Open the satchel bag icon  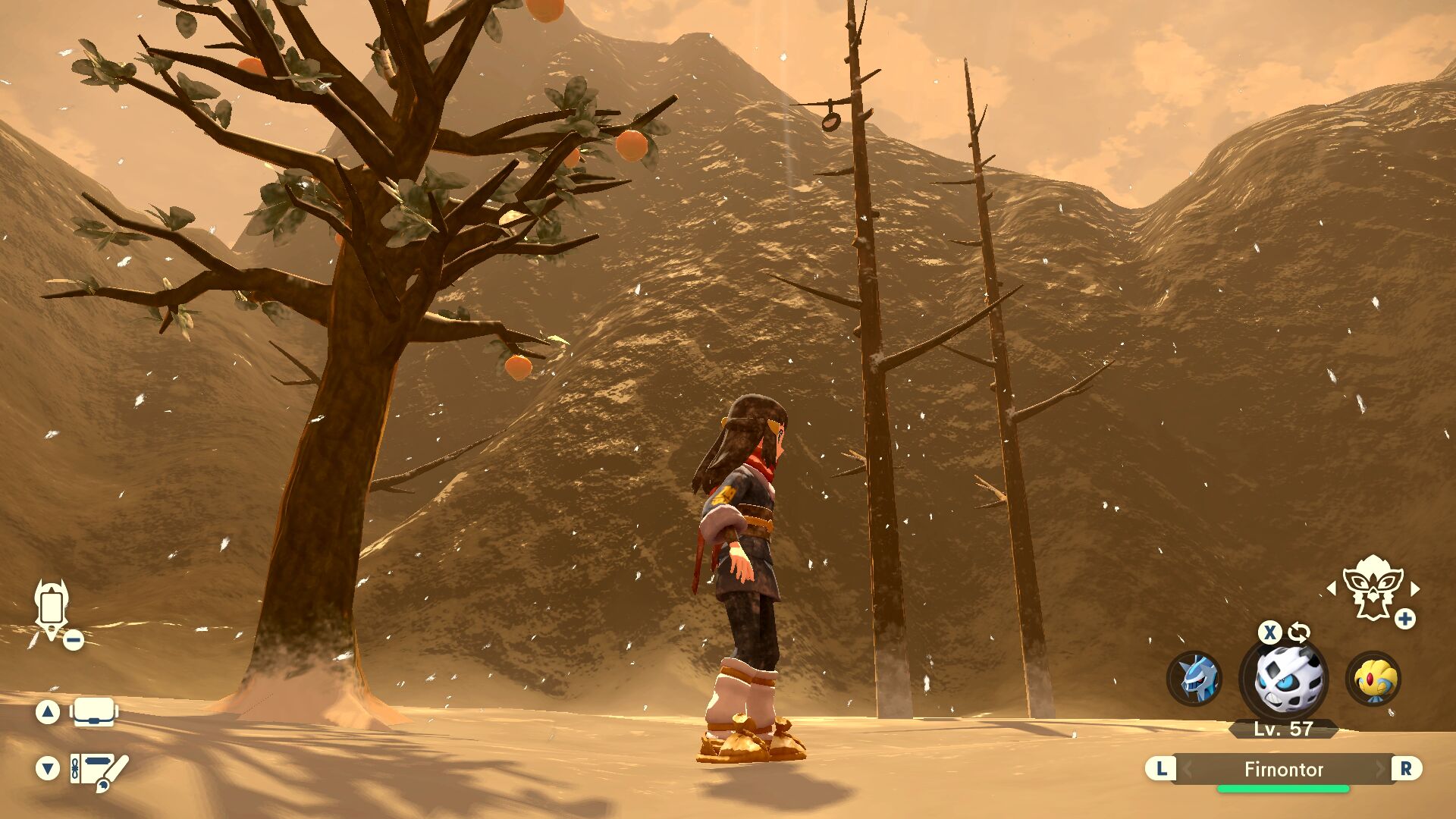click(94, 712)
